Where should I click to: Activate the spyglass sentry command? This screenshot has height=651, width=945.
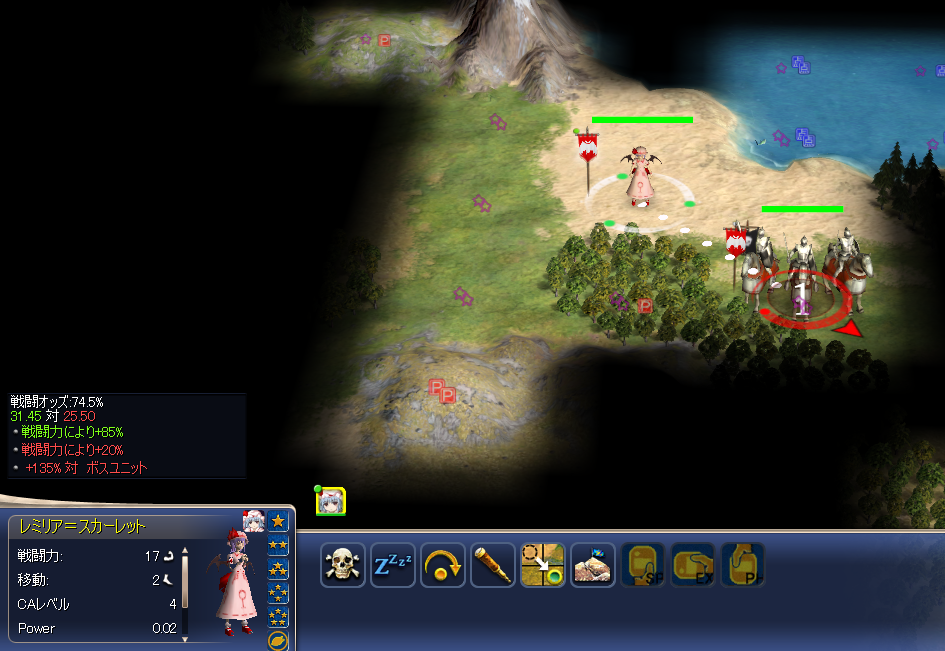point(492,565)
